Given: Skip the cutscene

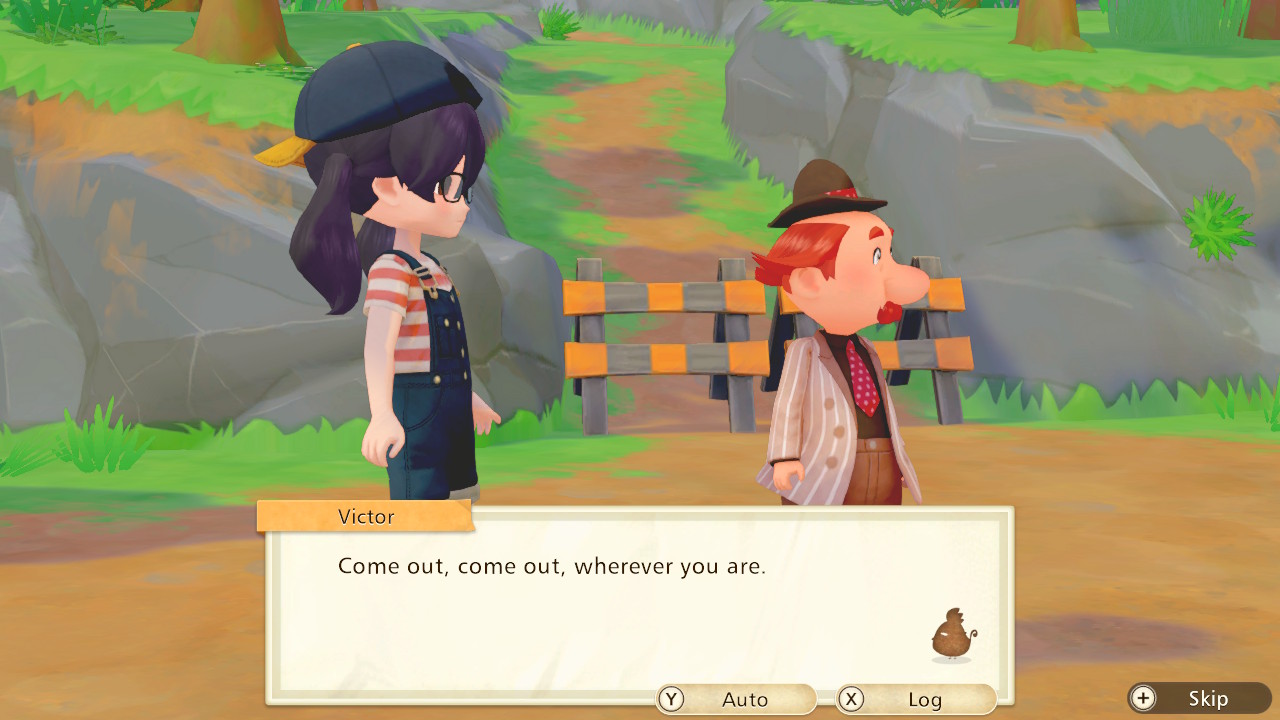Looking at the screenshot, I should pos(1199,698).
